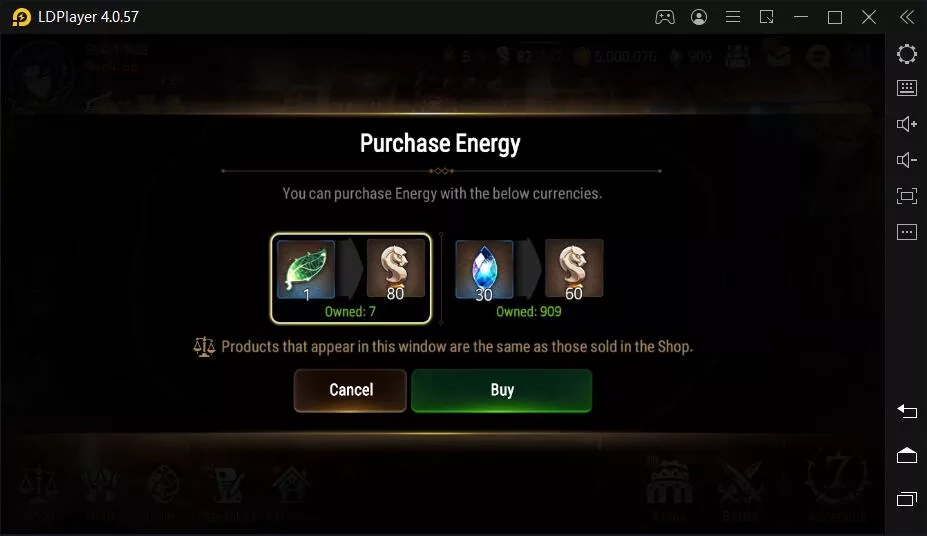
Task: Open the LDPlayer user account icon
Action: 699,17
